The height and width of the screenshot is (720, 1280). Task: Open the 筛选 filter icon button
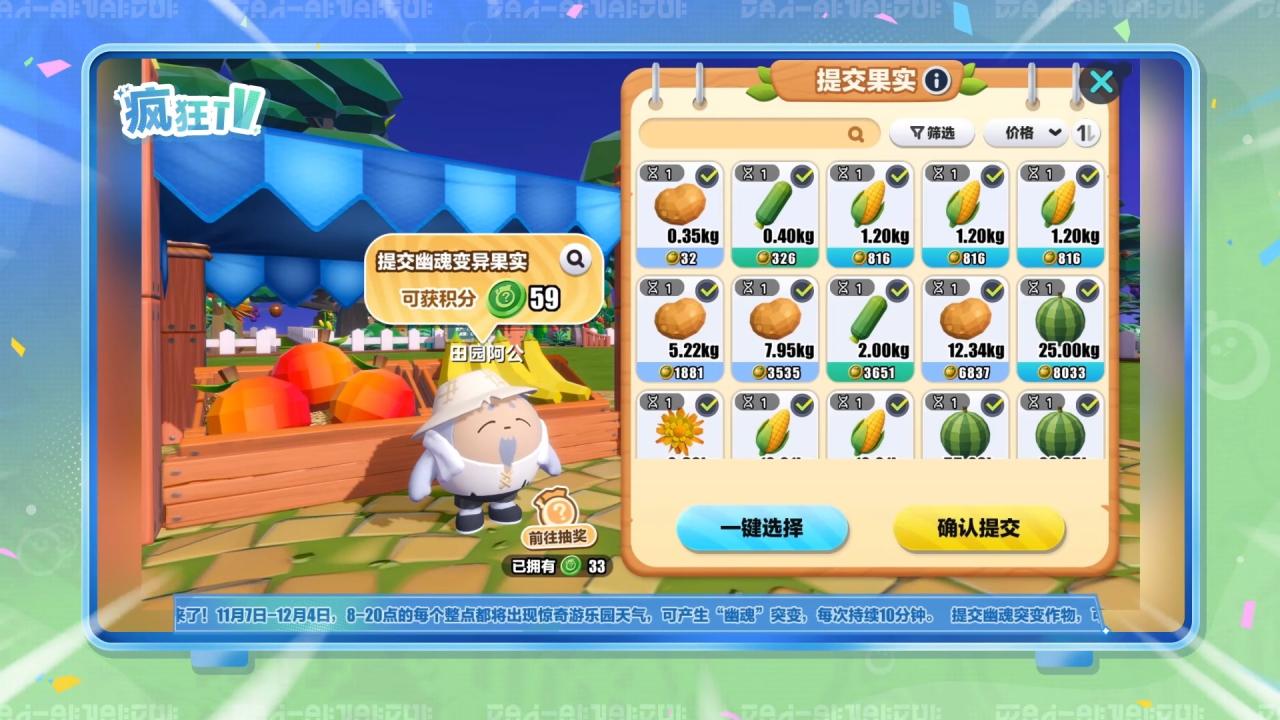916,133
